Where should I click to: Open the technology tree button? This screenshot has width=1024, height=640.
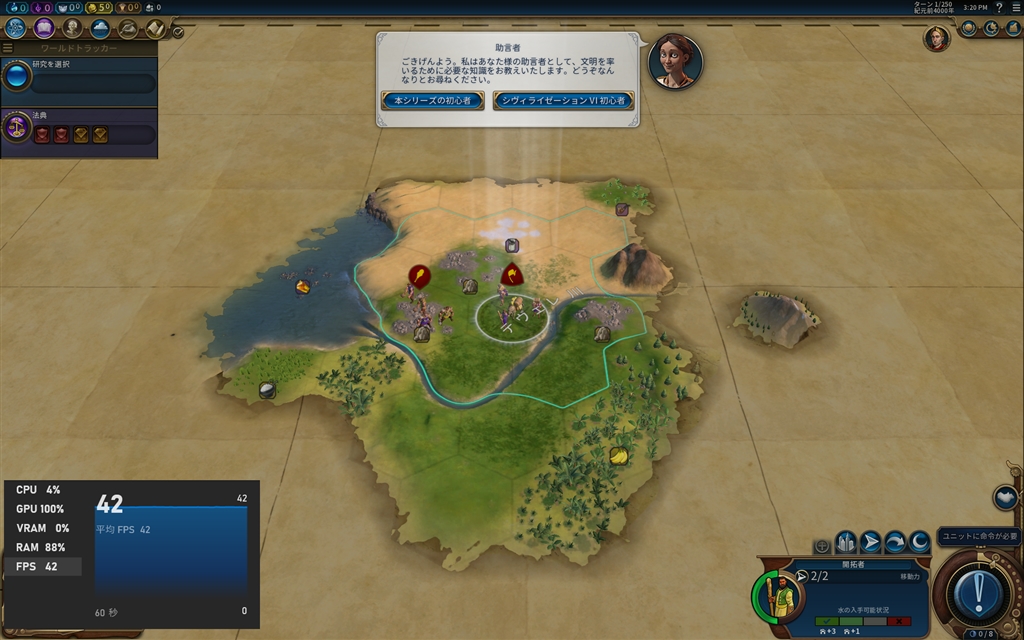coord(15,28)
